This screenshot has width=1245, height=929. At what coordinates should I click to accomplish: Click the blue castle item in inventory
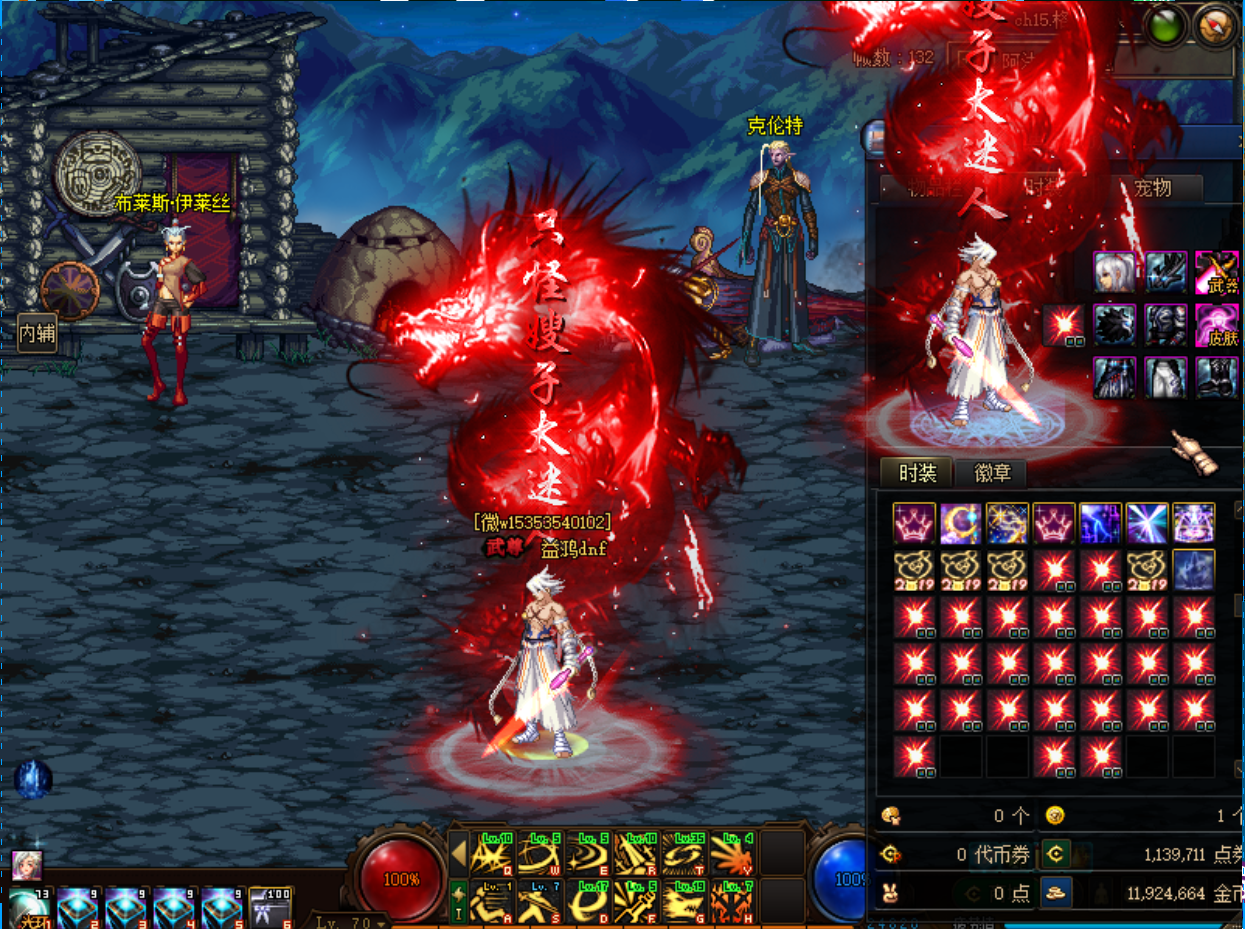1193,570
